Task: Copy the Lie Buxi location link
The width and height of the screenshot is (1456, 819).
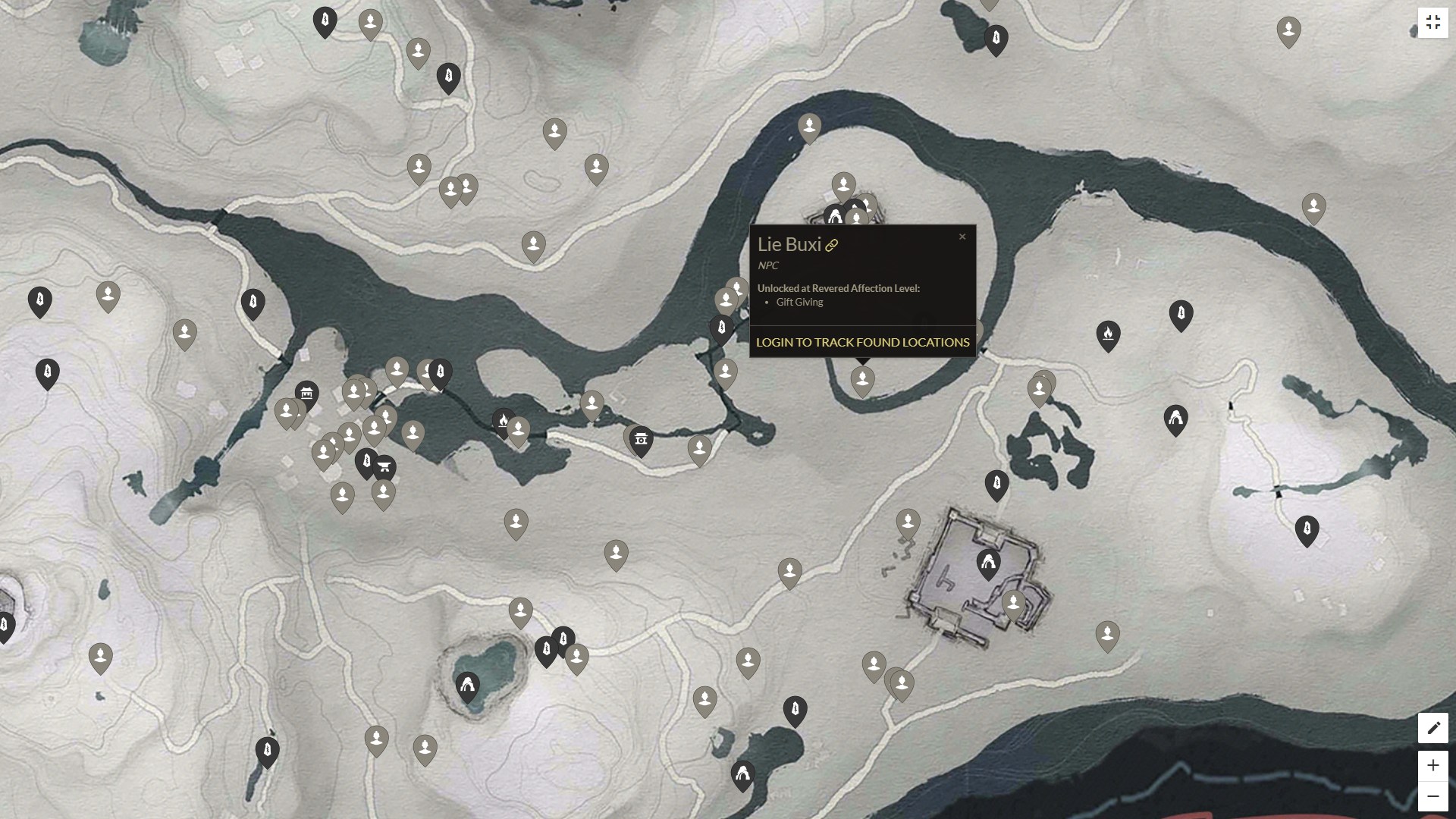Action: point(832,245)
